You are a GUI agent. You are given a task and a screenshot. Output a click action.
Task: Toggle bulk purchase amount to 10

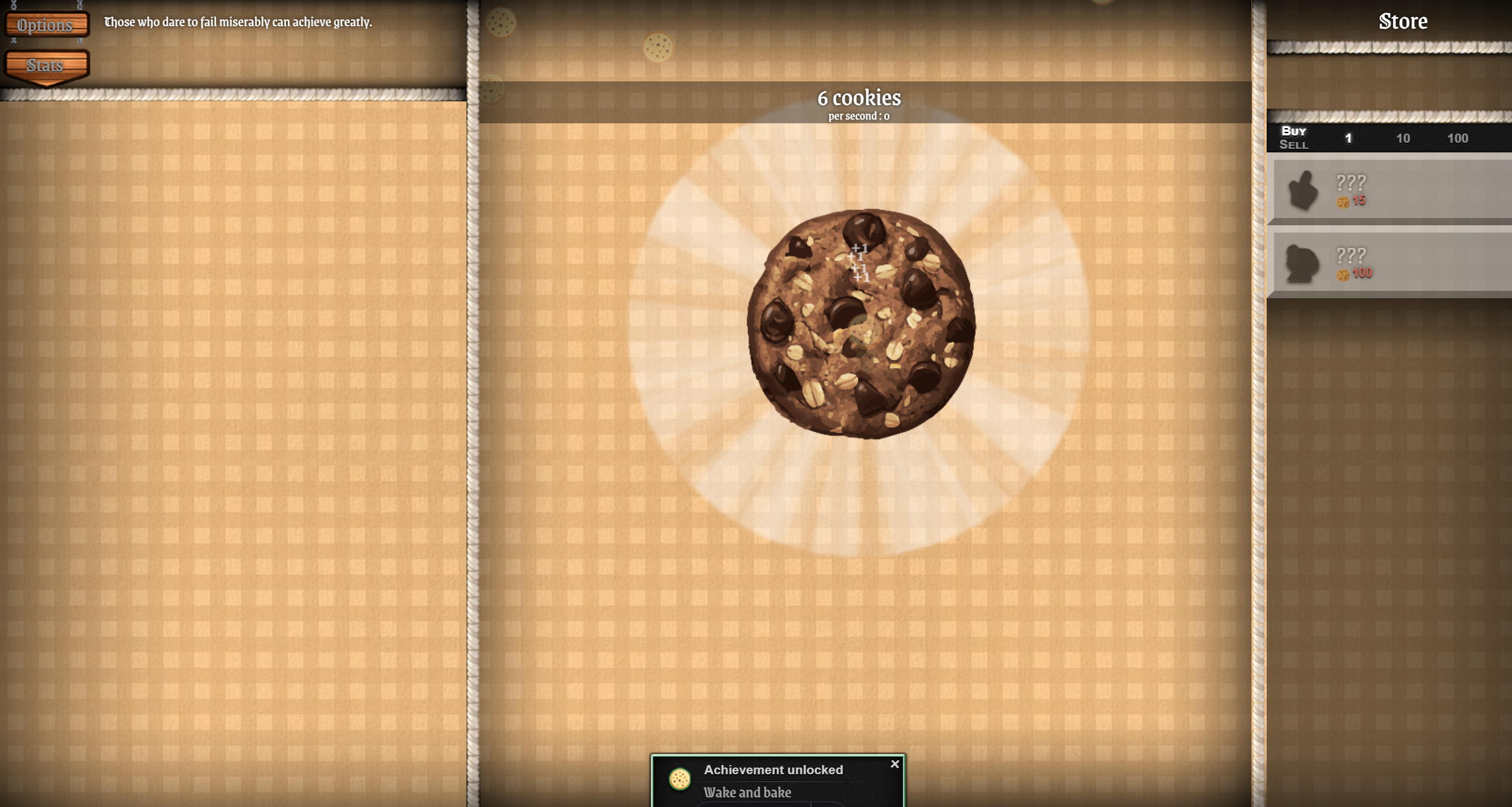click(x=1403, y=138)
